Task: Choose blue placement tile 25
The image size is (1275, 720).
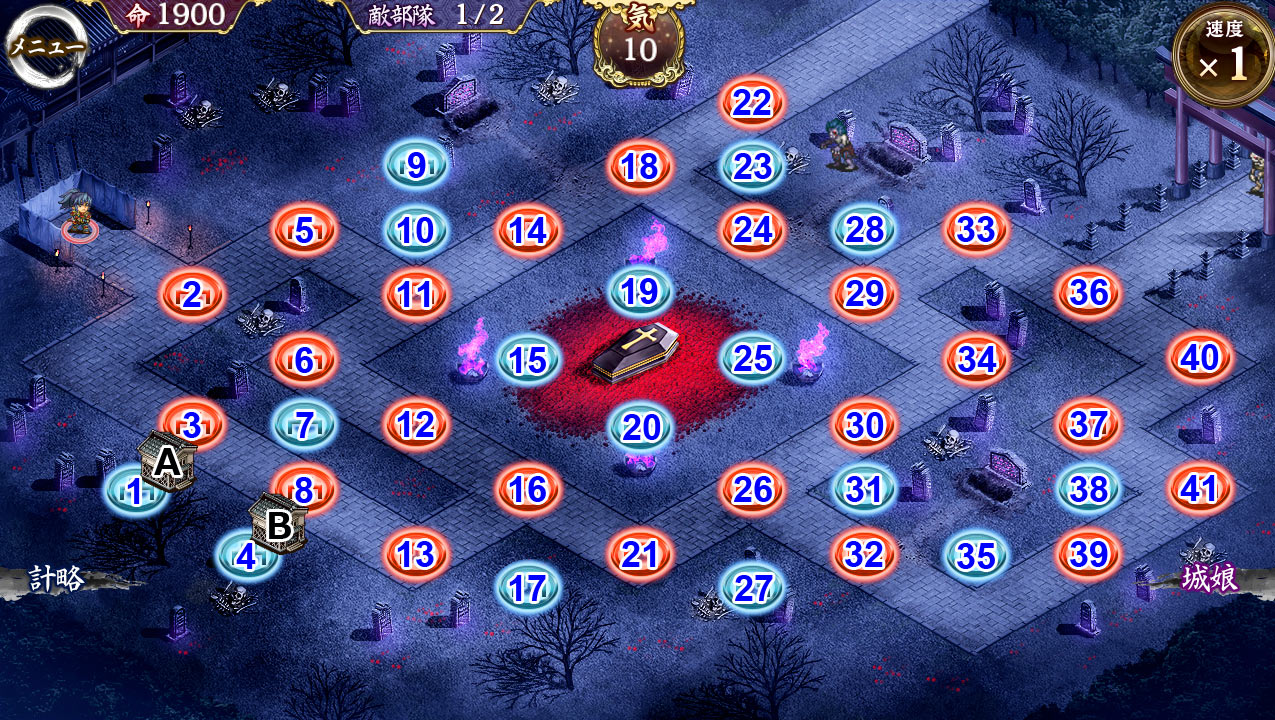Action: click(x=752, y=359)
